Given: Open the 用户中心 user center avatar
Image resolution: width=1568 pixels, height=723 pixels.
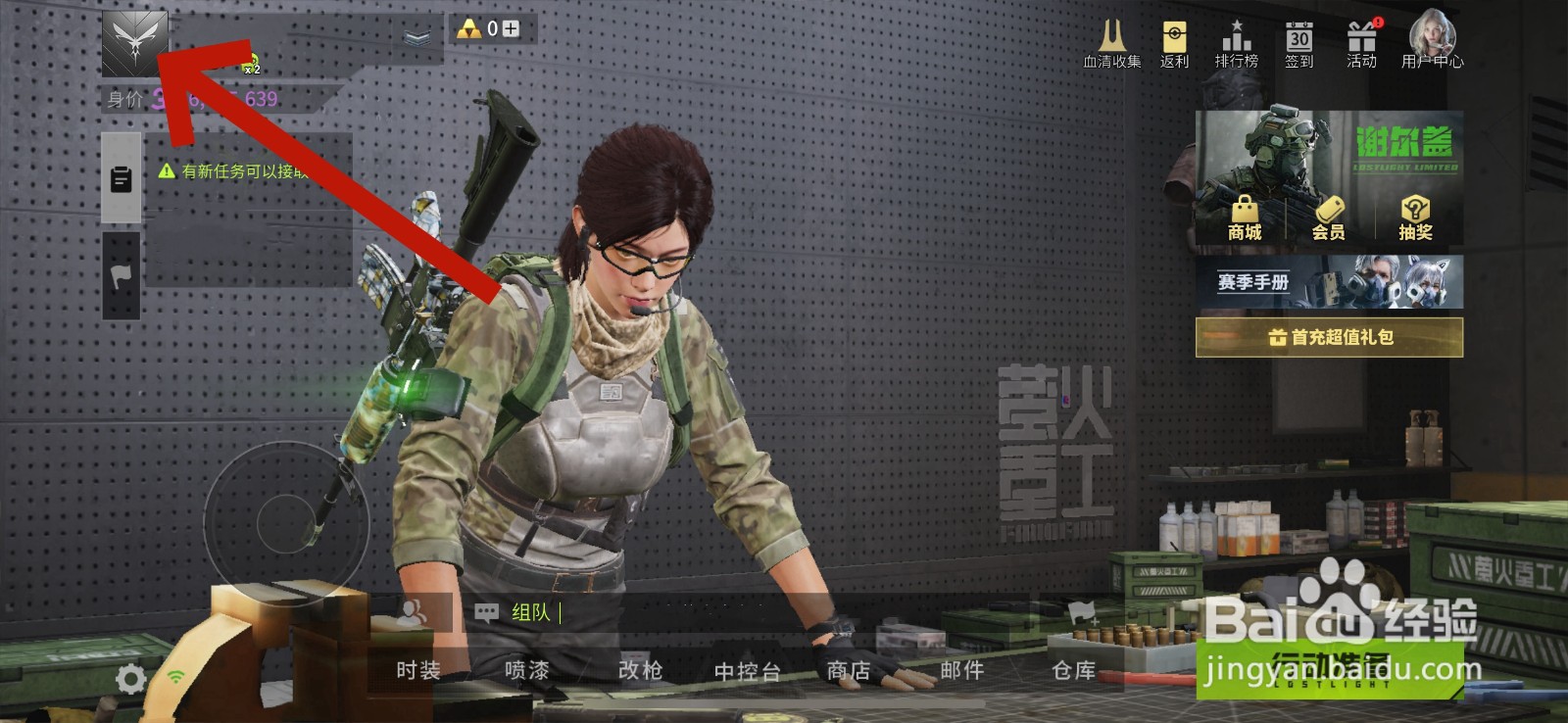Looking at the screenshot, I should [x=1432, y=36].
